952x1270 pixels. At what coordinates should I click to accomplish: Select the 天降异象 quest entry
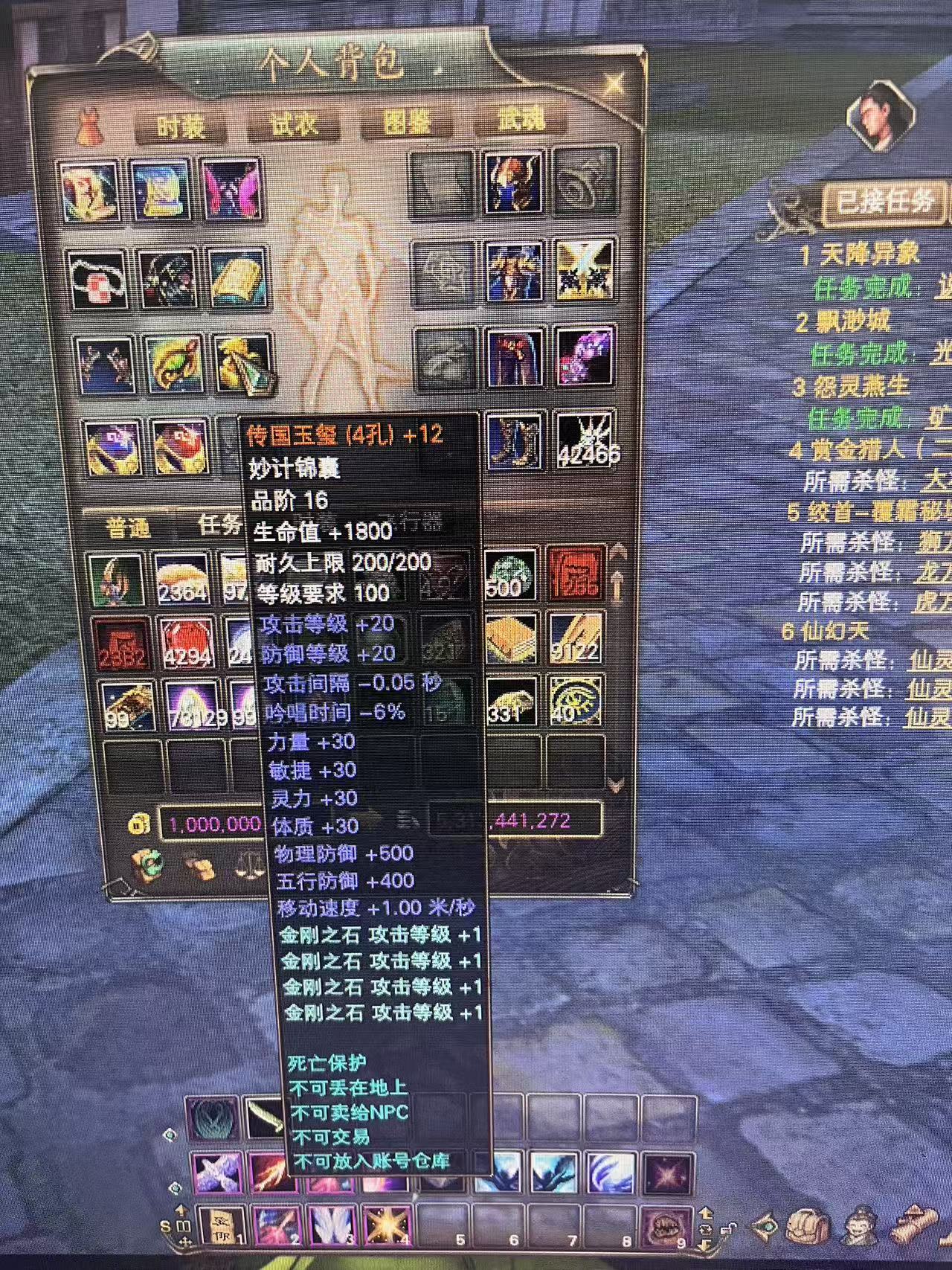pyautogui.click(x=859, y=256)
